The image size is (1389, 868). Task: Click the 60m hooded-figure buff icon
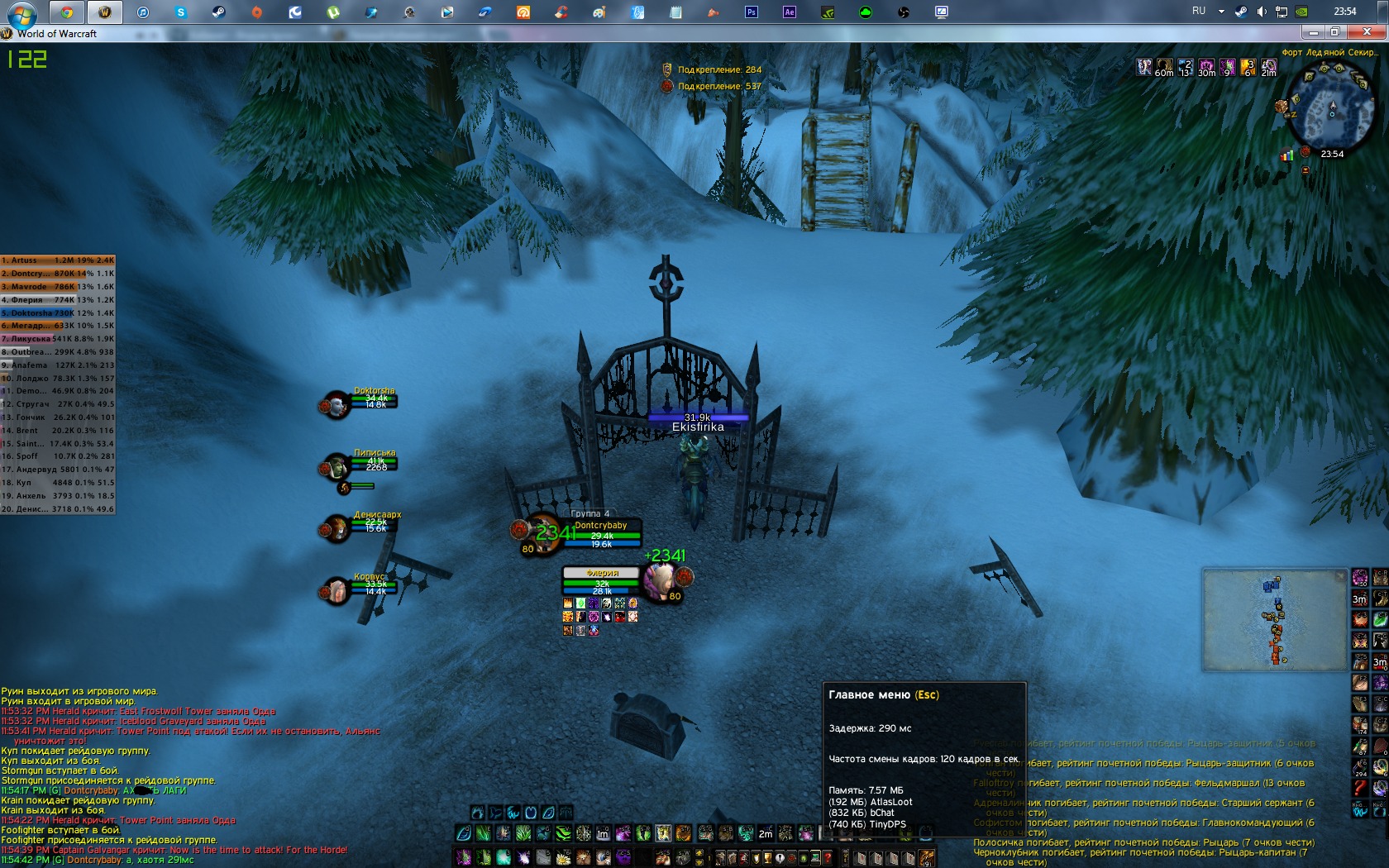(1164, 66)
